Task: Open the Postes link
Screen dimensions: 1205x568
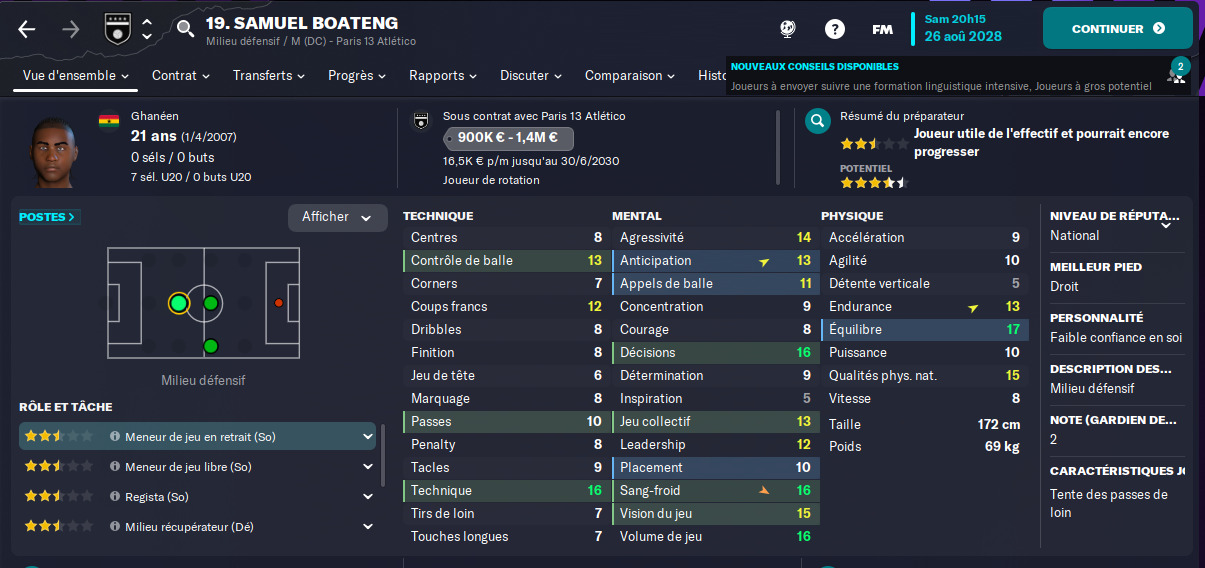Action: click(x=48, y=217)
